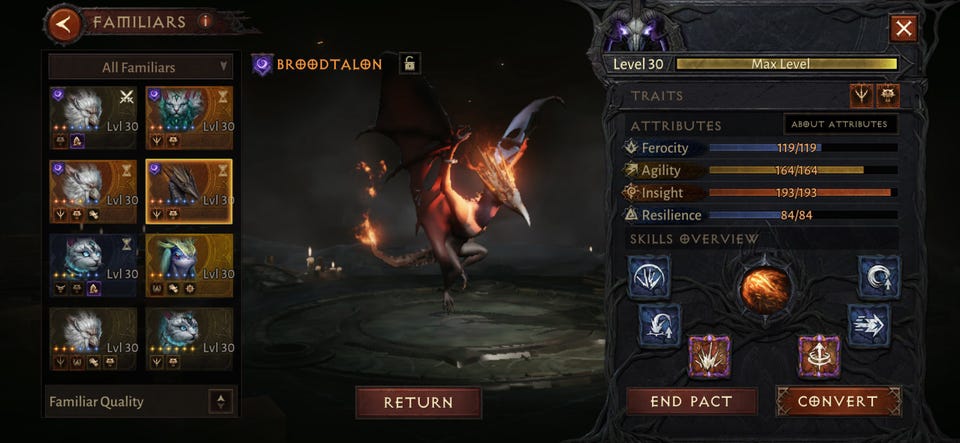960x443 pixels.
Task: Inspect the purple spinning arrow skill
Action: [x=819, y=356]
